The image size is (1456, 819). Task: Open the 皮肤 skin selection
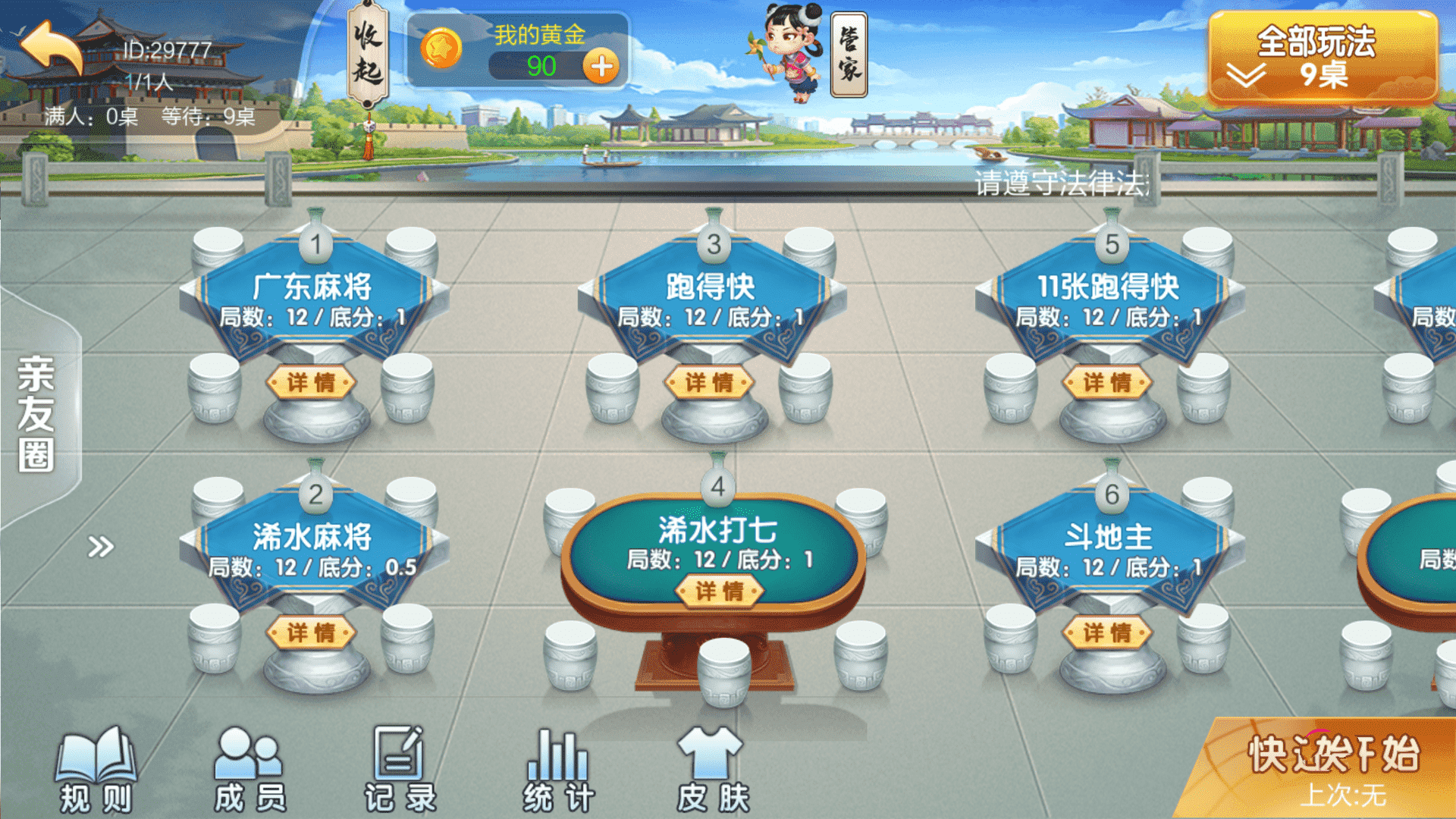711,770
